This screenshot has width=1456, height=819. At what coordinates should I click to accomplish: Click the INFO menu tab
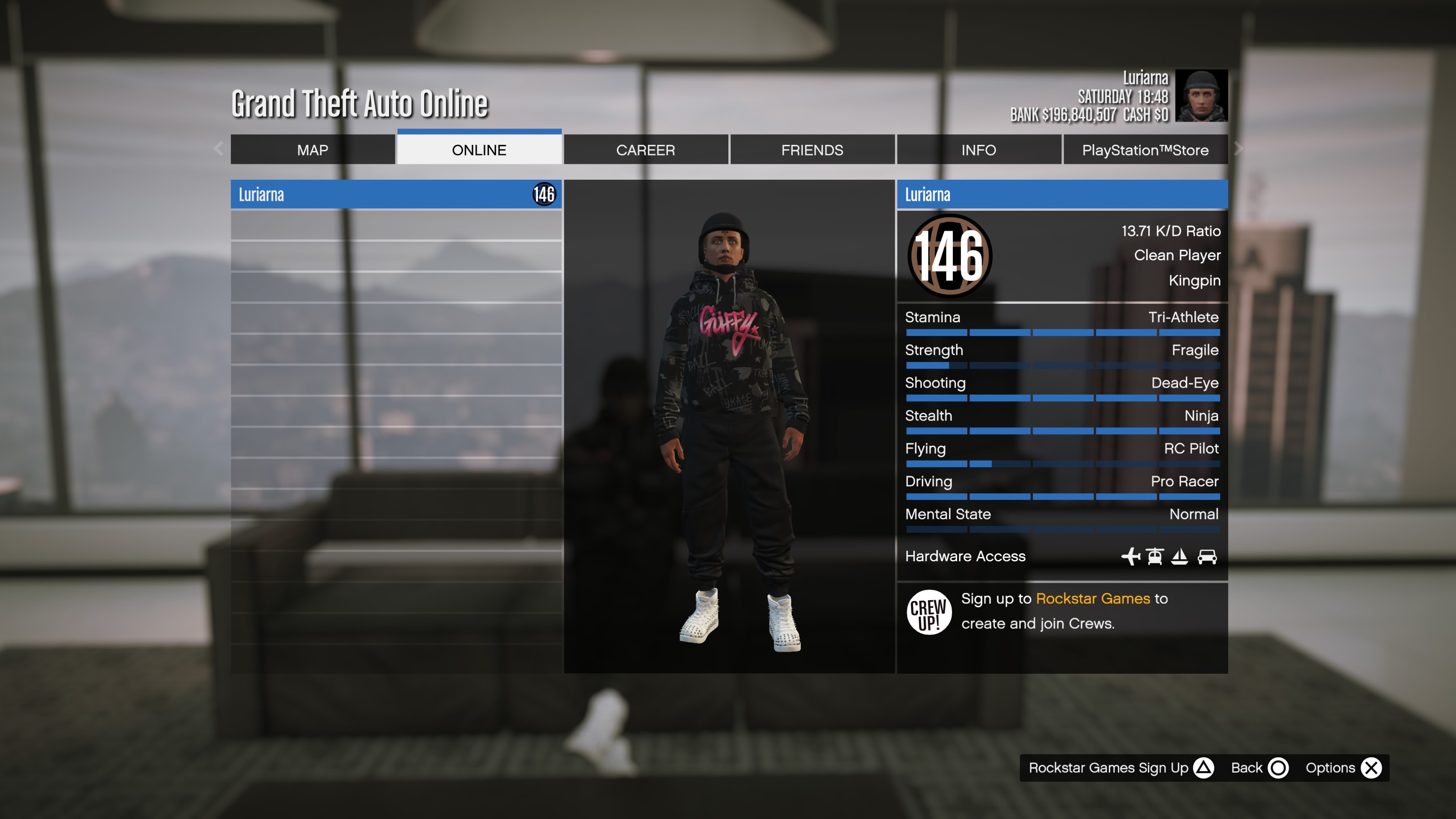click(x=978, y=150)
